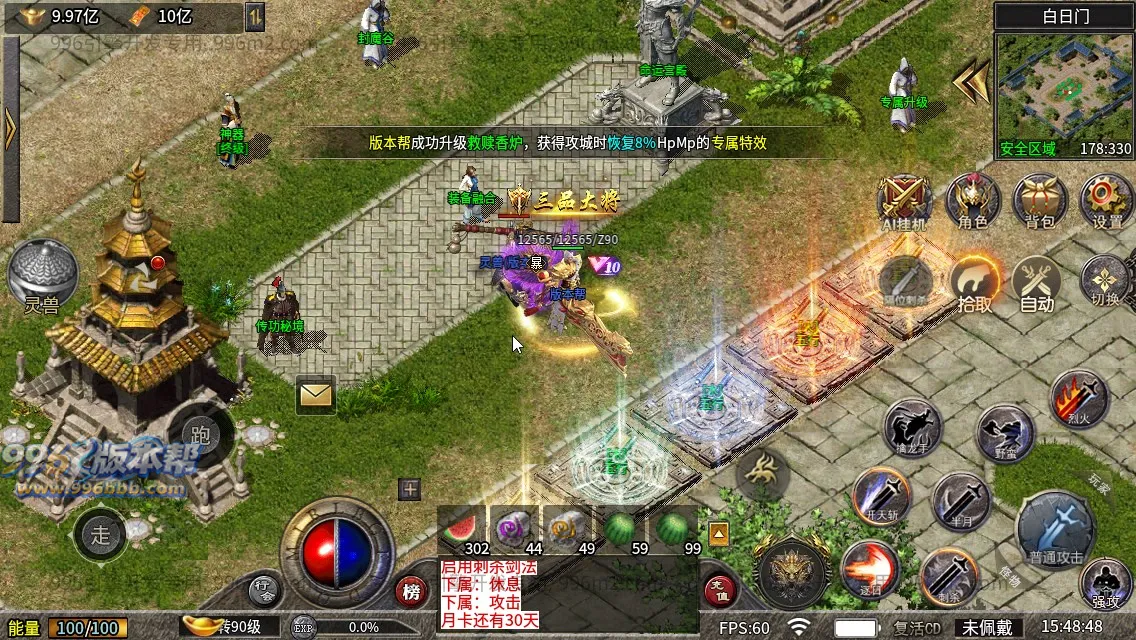The image size is (1136, 640).
Task: Toggle the 强攻 forced attack button
Action: coord(1105,583)
